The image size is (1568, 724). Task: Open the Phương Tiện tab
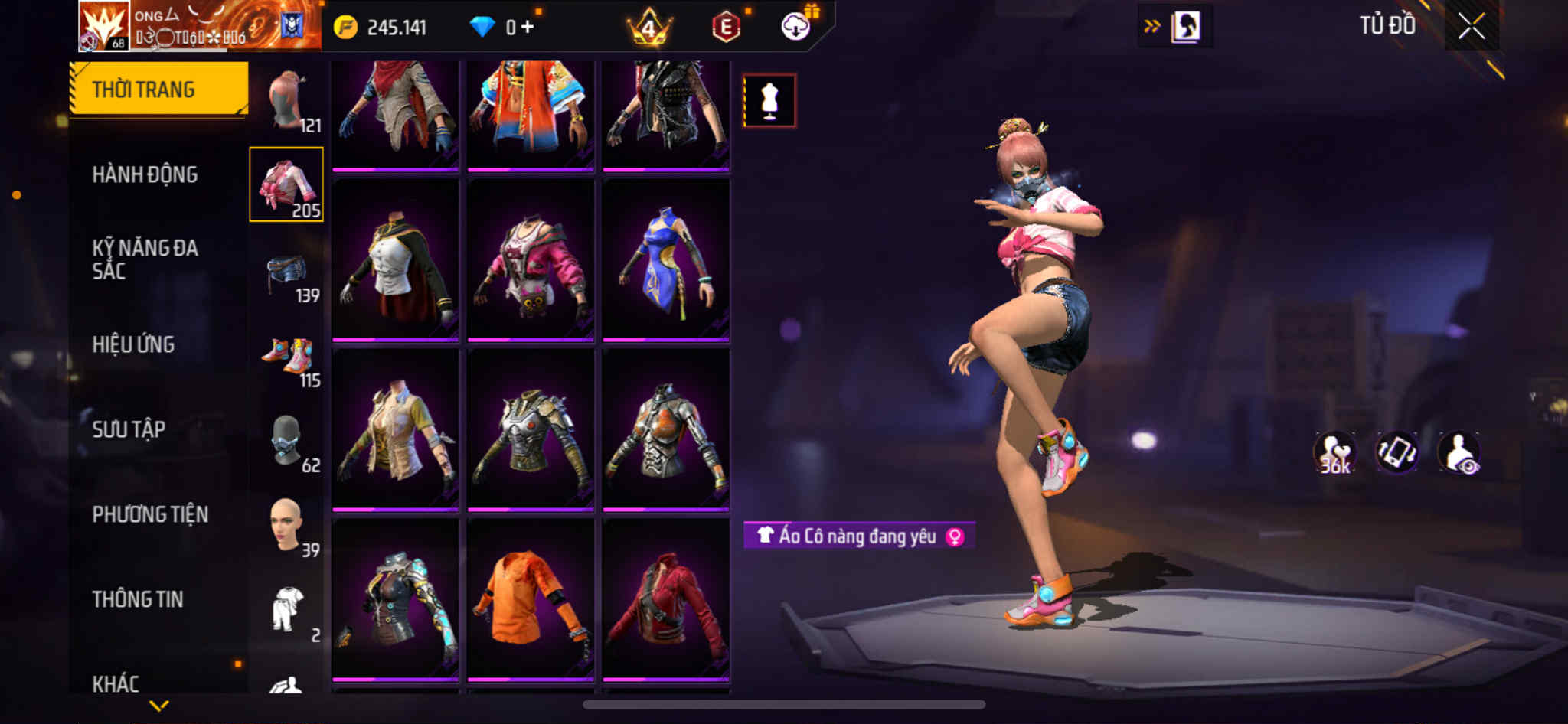pyautogui.click(x=150, y=514)
